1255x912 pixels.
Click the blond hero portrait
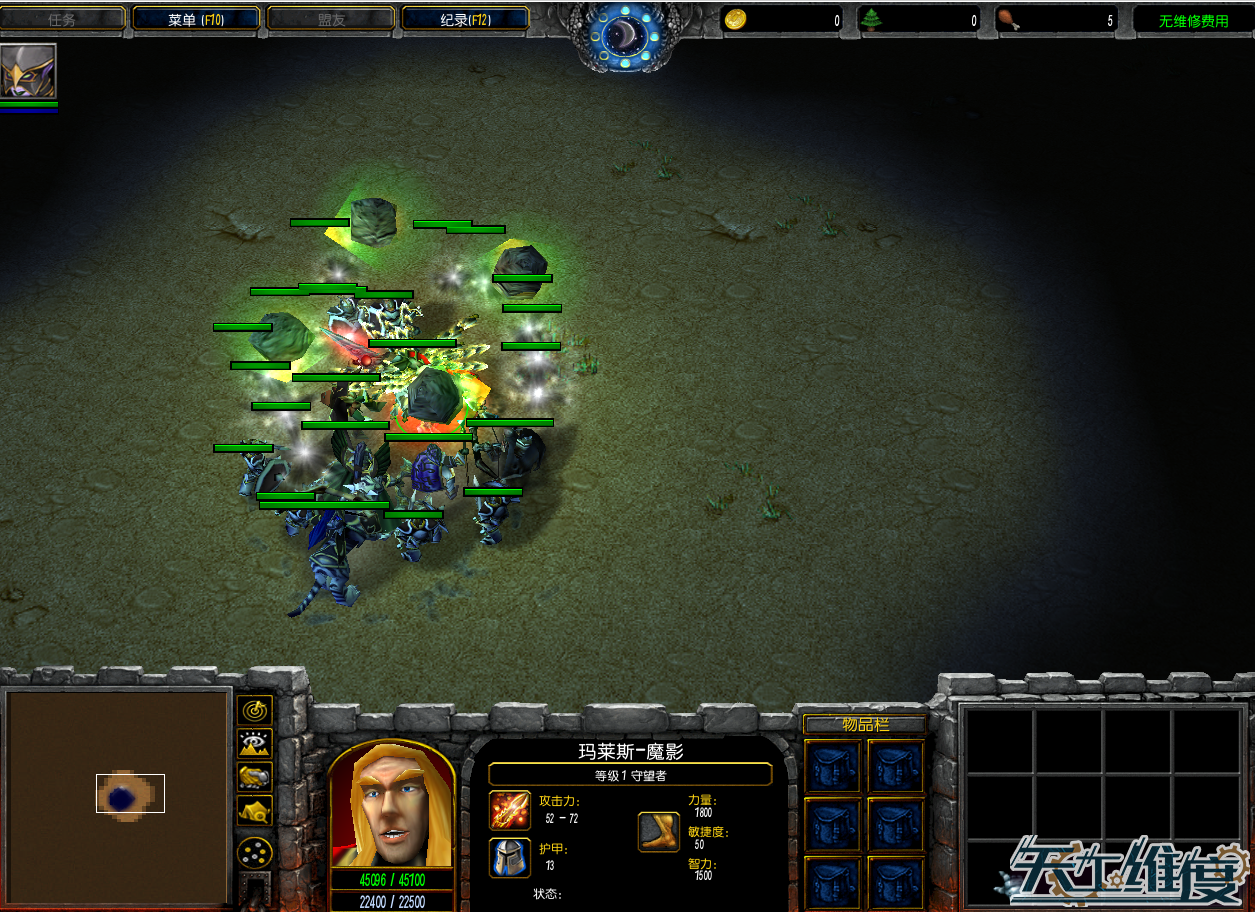coord(392,804)
